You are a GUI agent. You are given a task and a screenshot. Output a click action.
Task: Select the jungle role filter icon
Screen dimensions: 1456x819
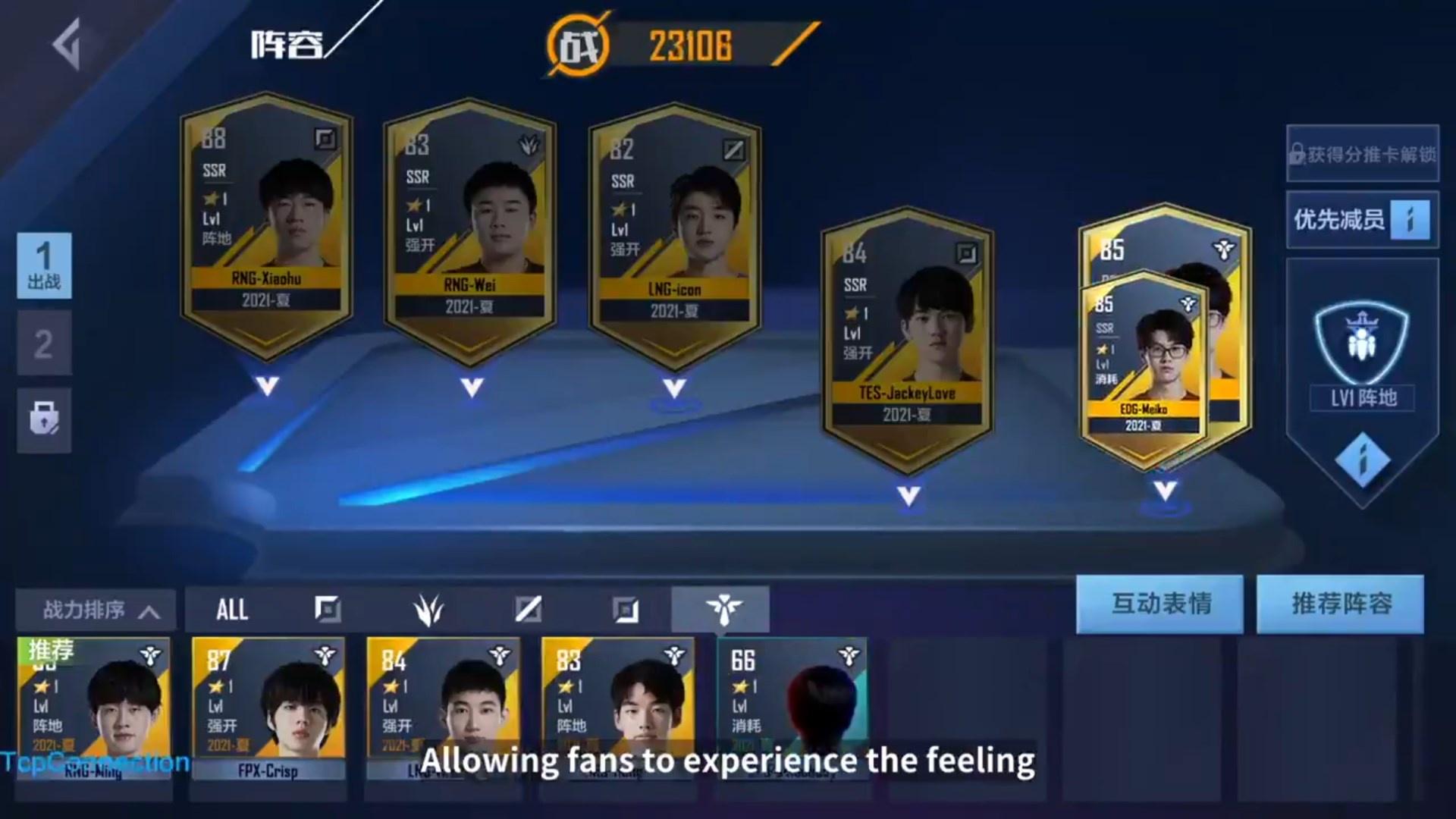point(428,608)
